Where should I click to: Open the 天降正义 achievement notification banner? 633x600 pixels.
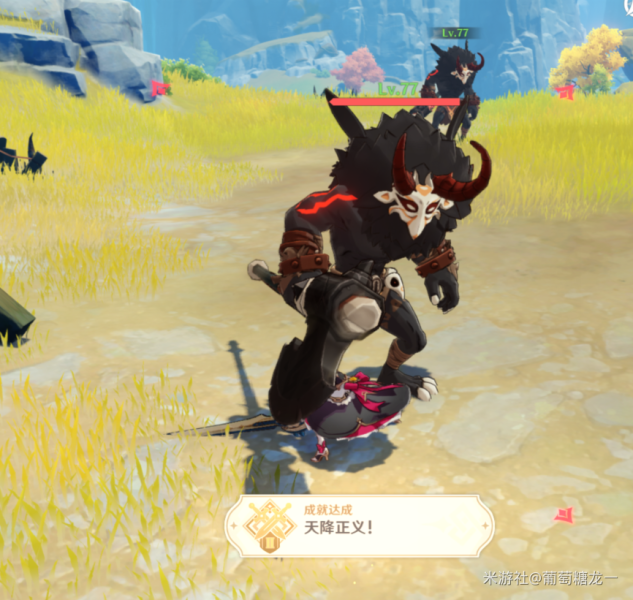coord(359,526)
